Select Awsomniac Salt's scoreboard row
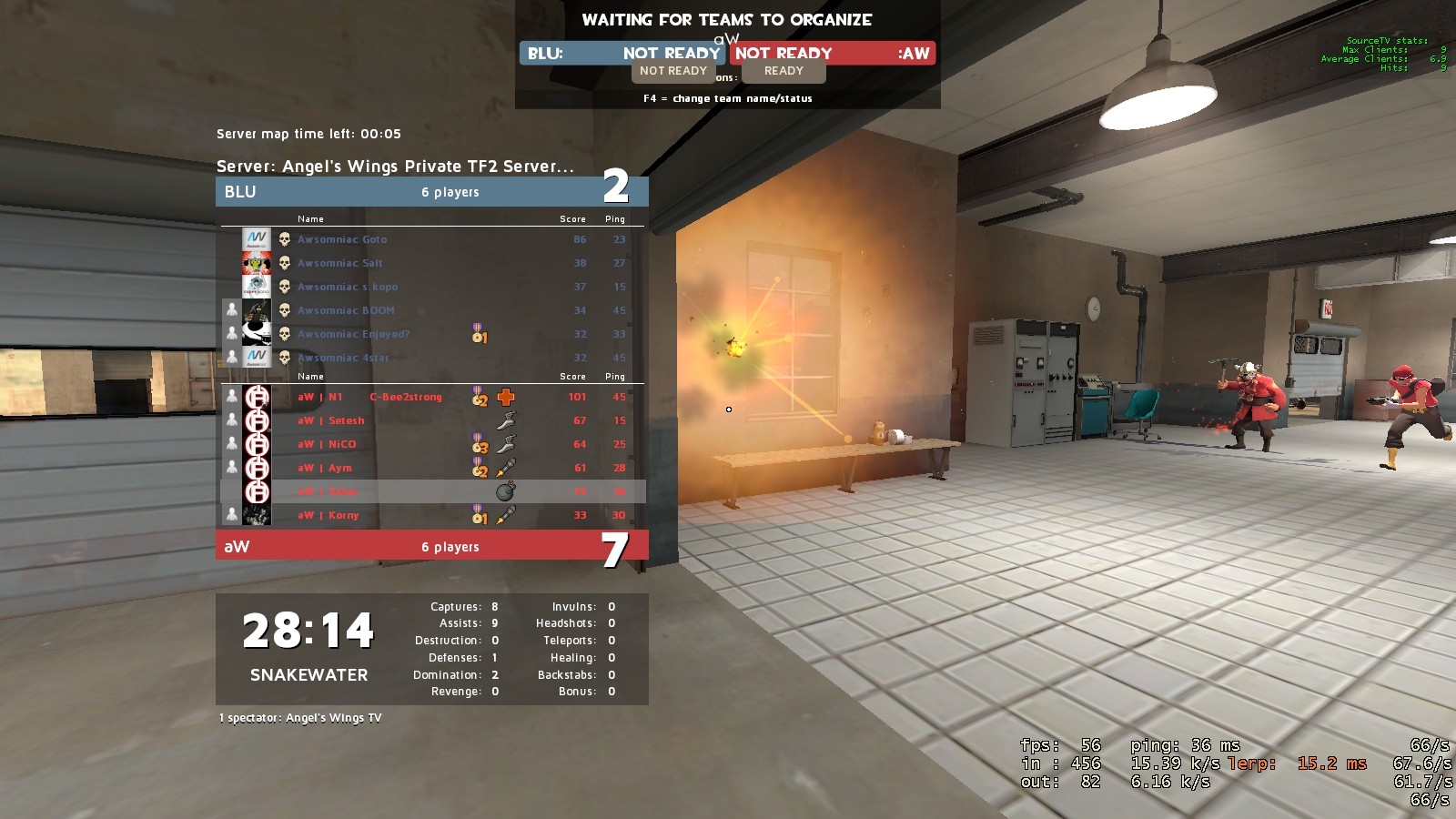 pyautogui.click(x=340, y=263)
